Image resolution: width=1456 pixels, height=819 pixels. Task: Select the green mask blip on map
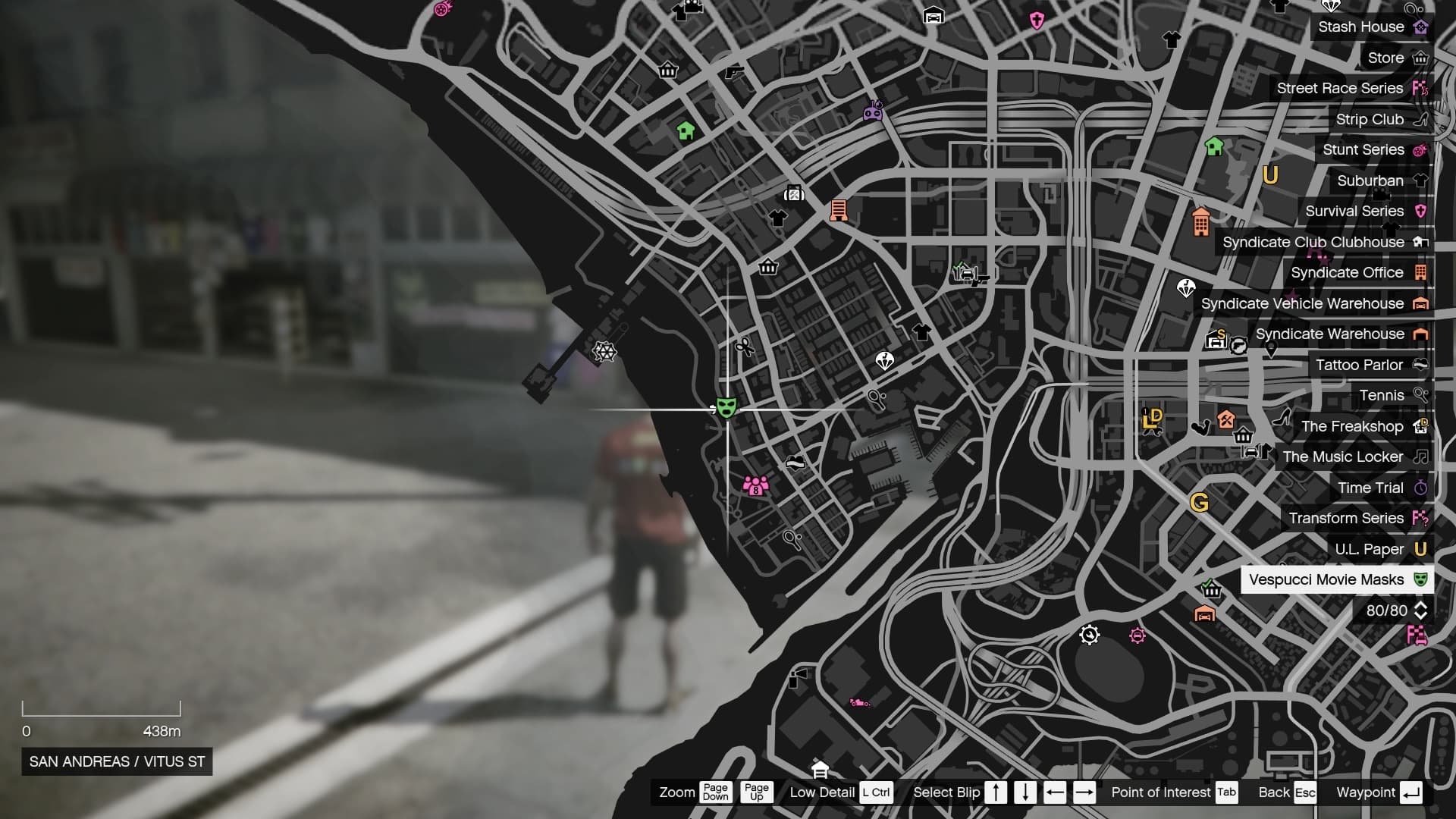tap(726, 408)
